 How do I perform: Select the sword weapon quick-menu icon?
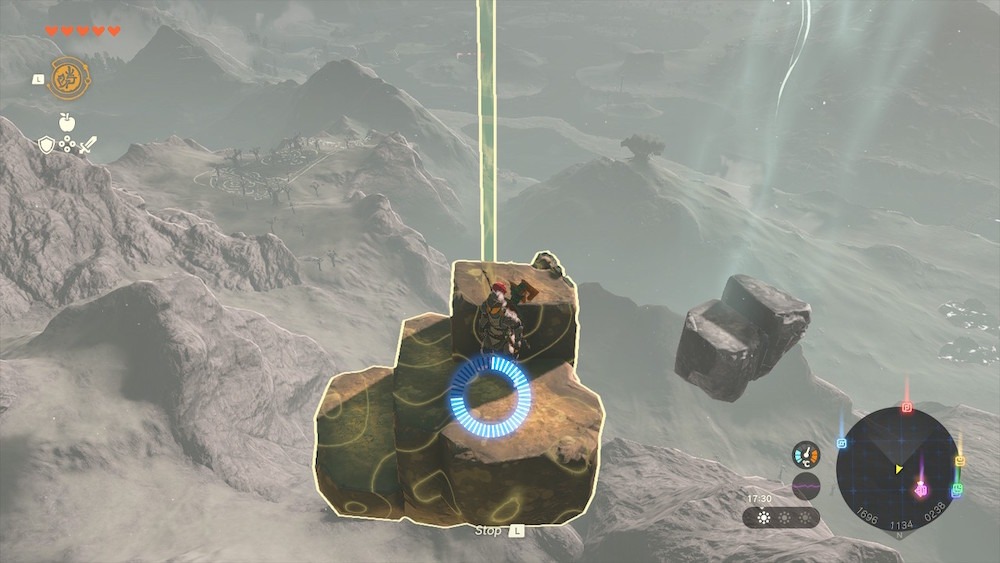88,146
